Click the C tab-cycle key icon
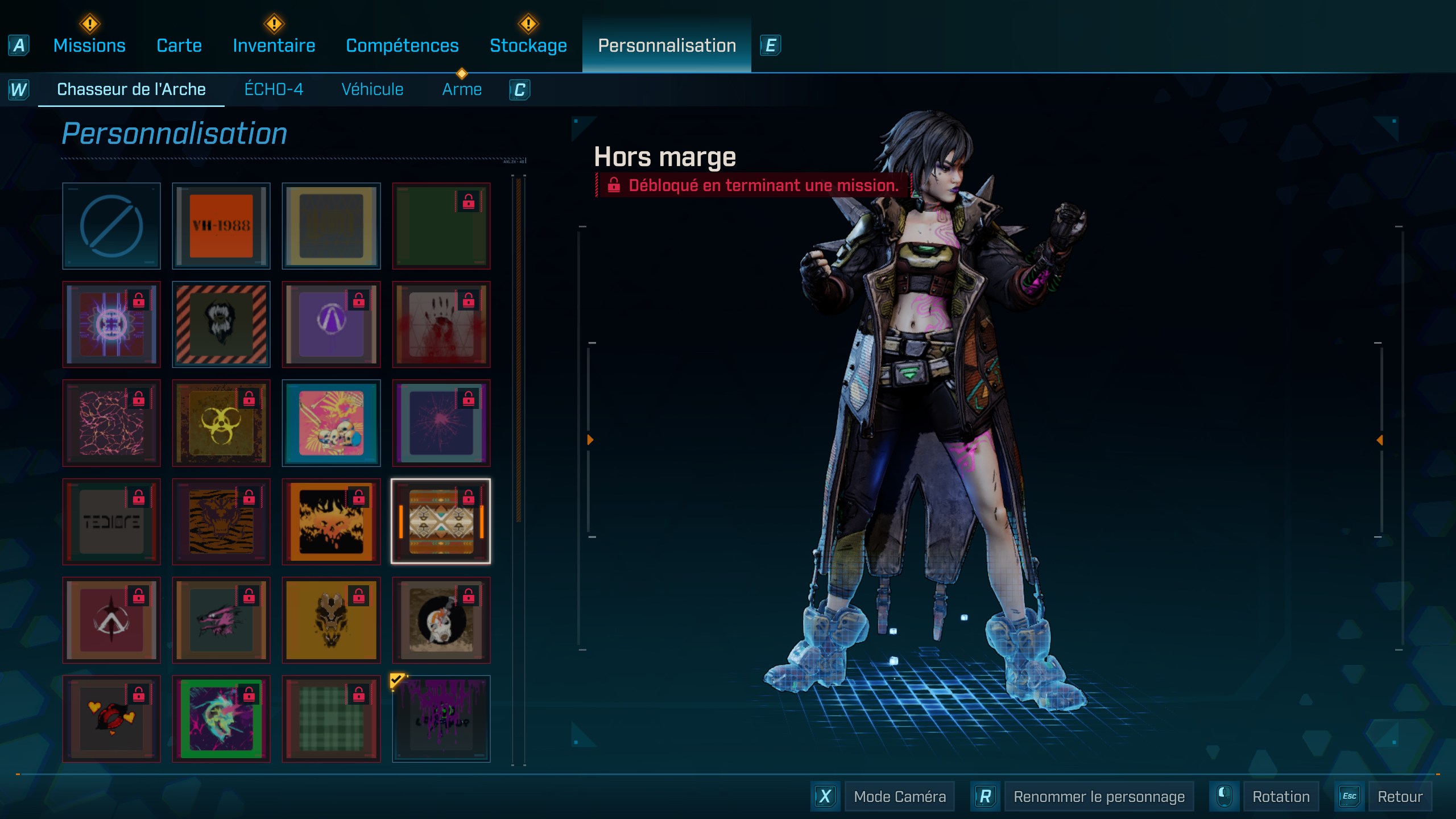 (x=518, y=89)
